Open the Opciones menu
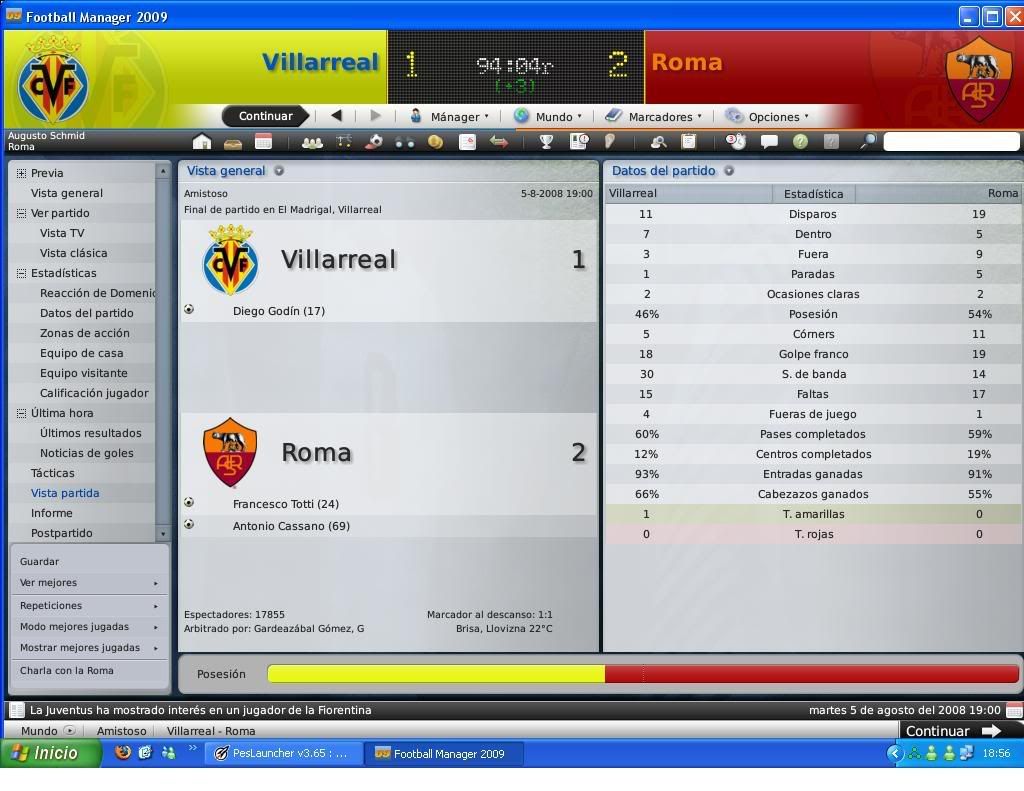1024x791 pixels. pyautogui.click(x=772, y=117)
